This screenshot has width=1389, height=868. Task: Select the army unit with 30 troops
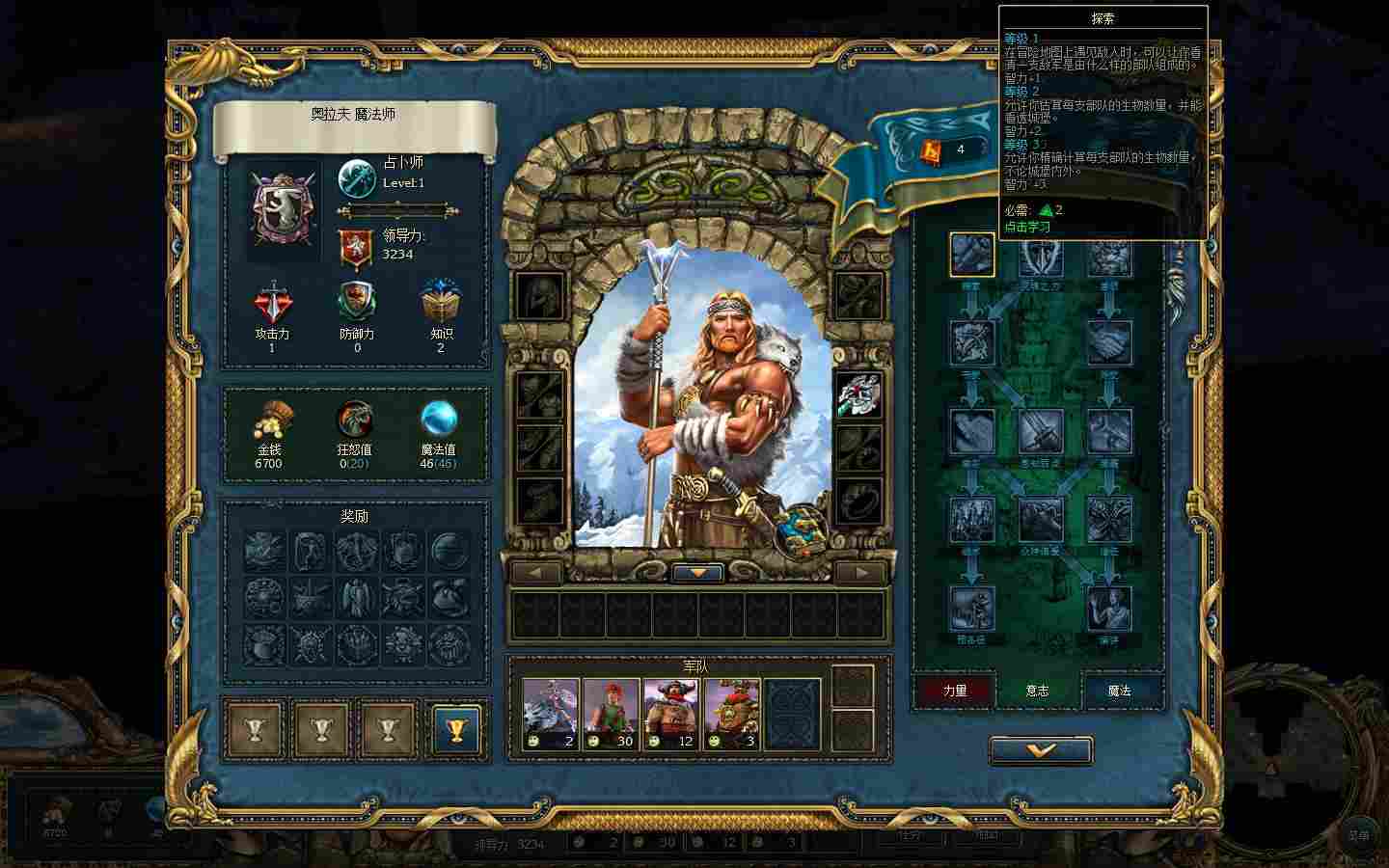click(612, 714)
